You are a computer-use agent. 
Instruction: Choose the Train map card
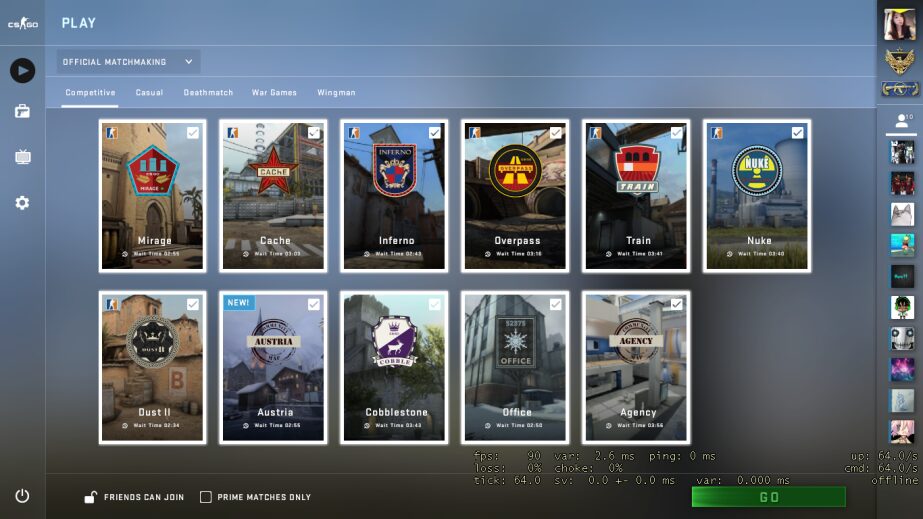click(x=637, y=196)
